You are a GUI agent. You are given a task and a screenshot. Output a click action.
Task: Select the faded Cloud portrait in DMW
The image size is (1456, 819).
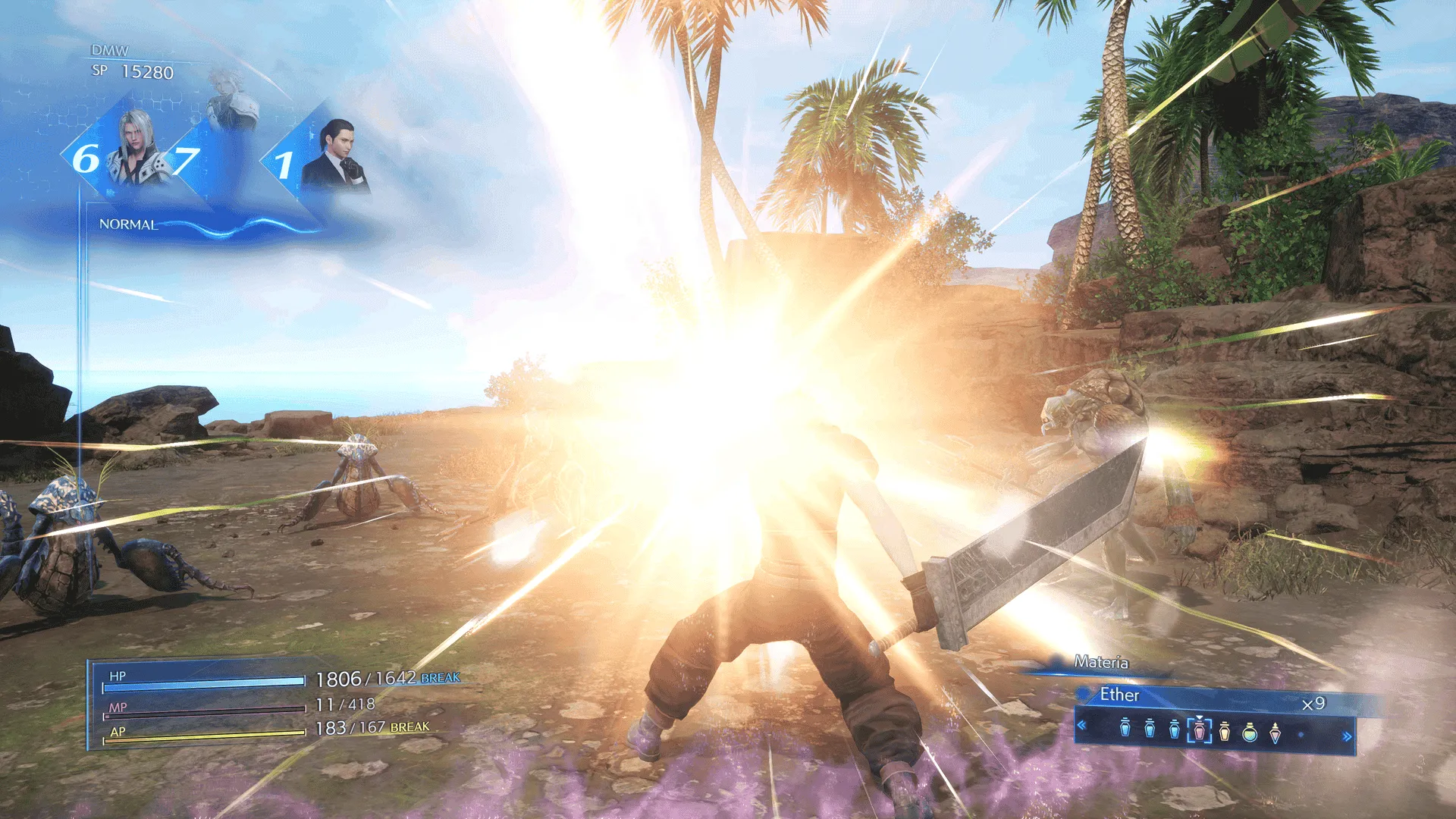(231, 99)
